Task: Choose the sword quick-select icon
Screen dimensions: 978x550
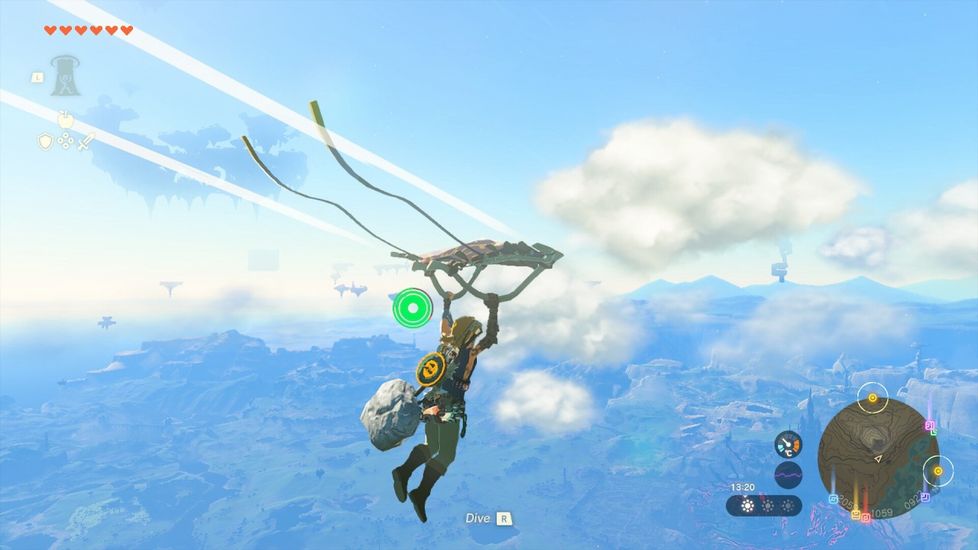Action: tap(87, 142)
